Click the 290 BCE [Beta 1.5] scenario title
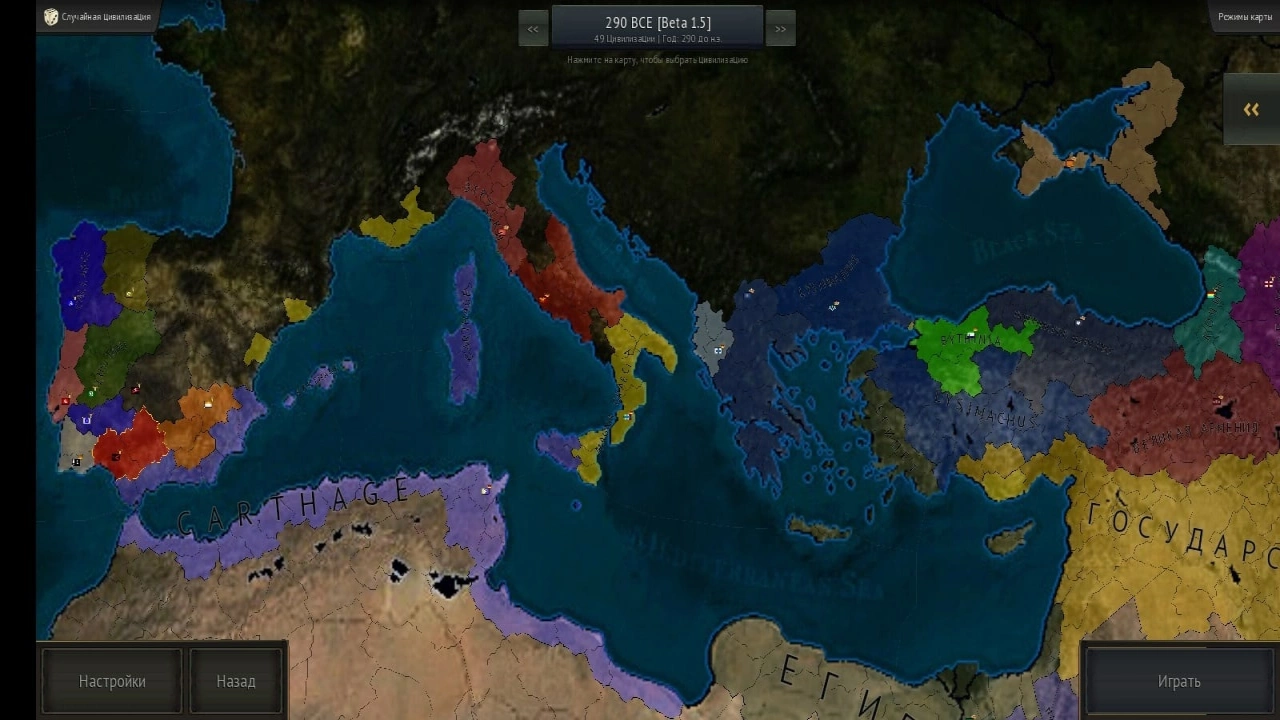 (656, 23)
